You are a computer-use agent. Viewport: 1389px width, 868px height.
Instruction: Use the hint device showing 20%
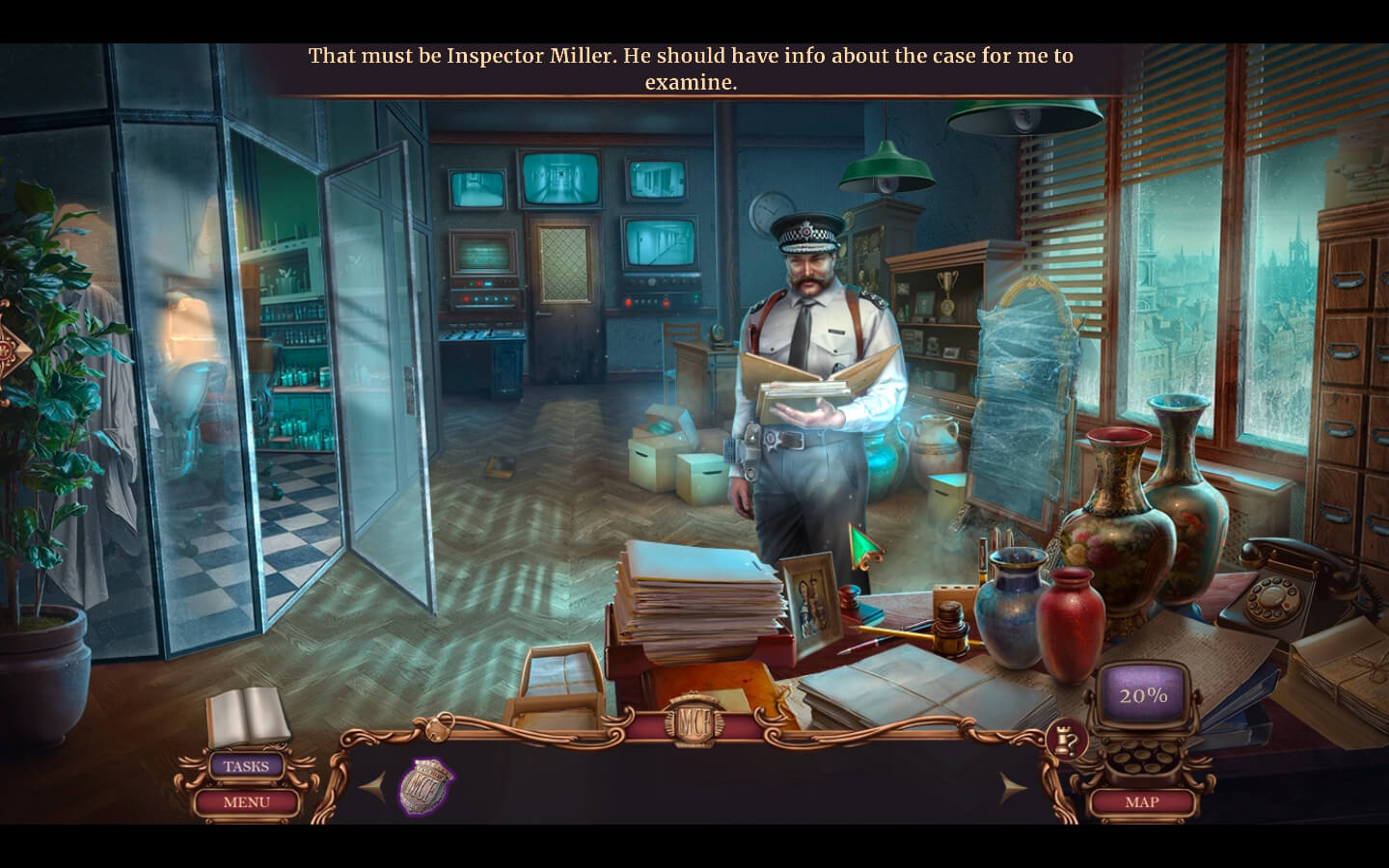(x=1143, y=695)
